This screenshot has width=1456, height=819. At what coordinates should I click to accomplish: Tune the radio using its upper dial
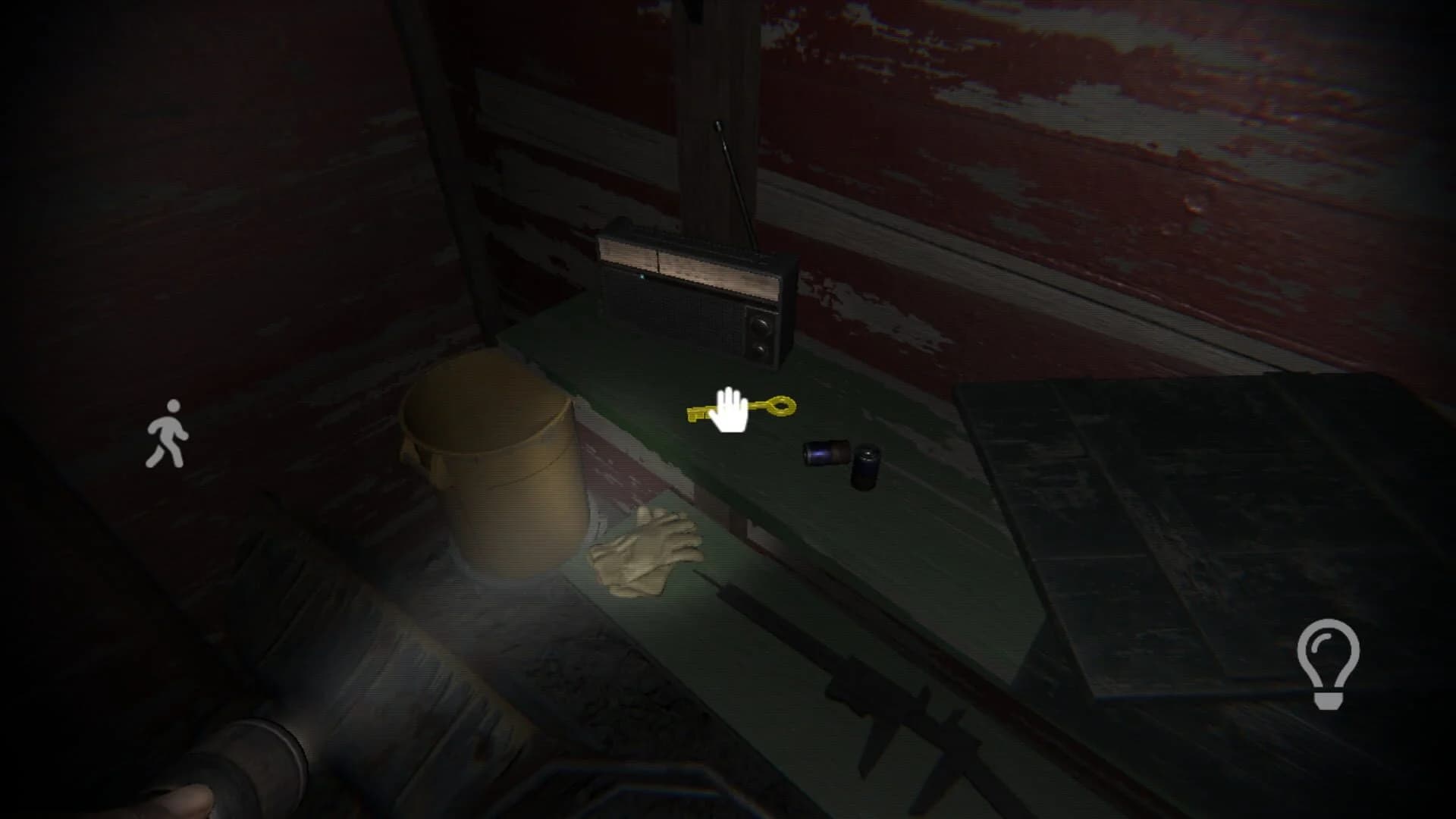pyautogui.click(x=760, y=325)
